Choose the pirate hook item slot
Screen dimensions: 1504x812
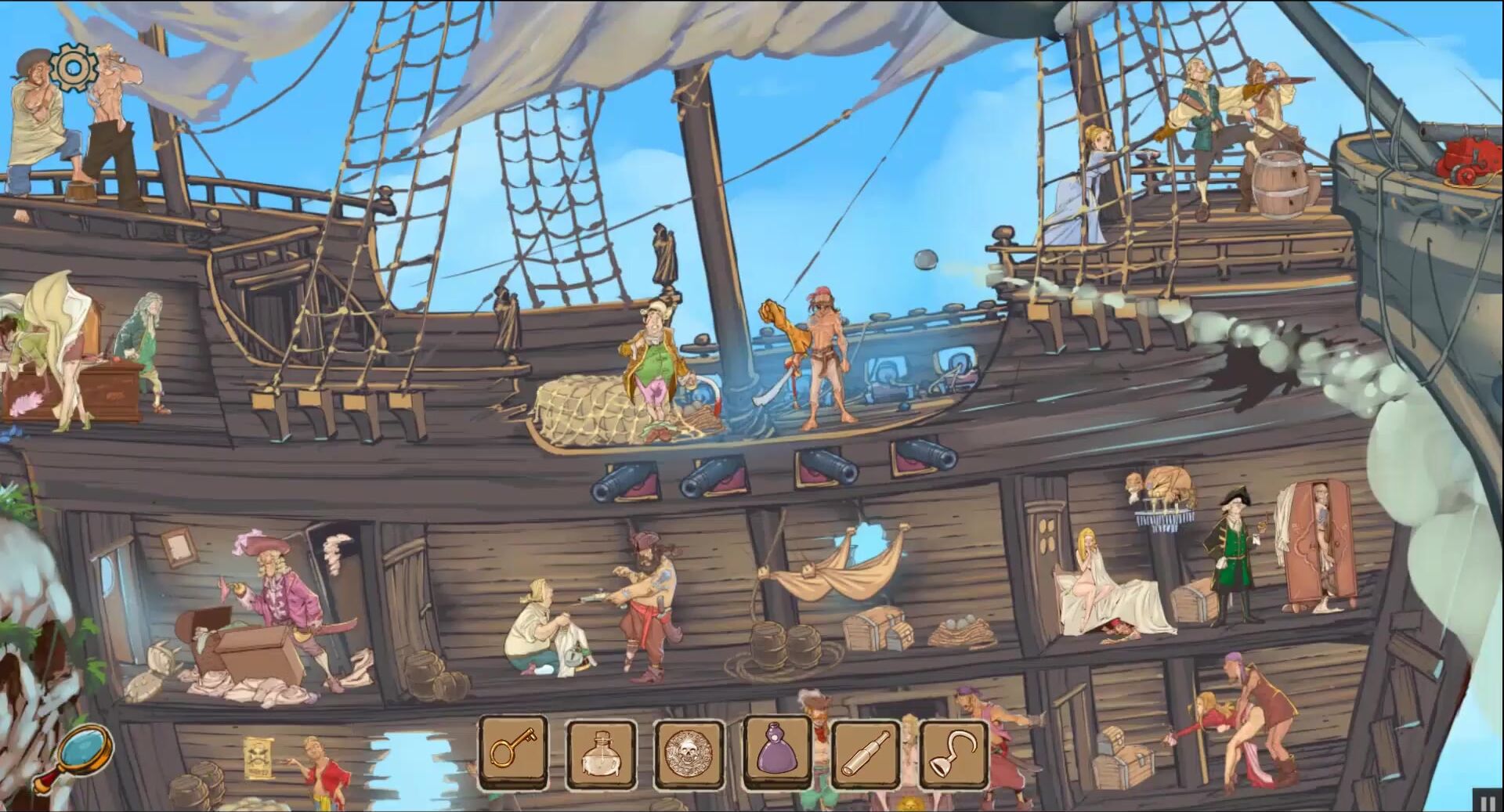tap(953, 753)
